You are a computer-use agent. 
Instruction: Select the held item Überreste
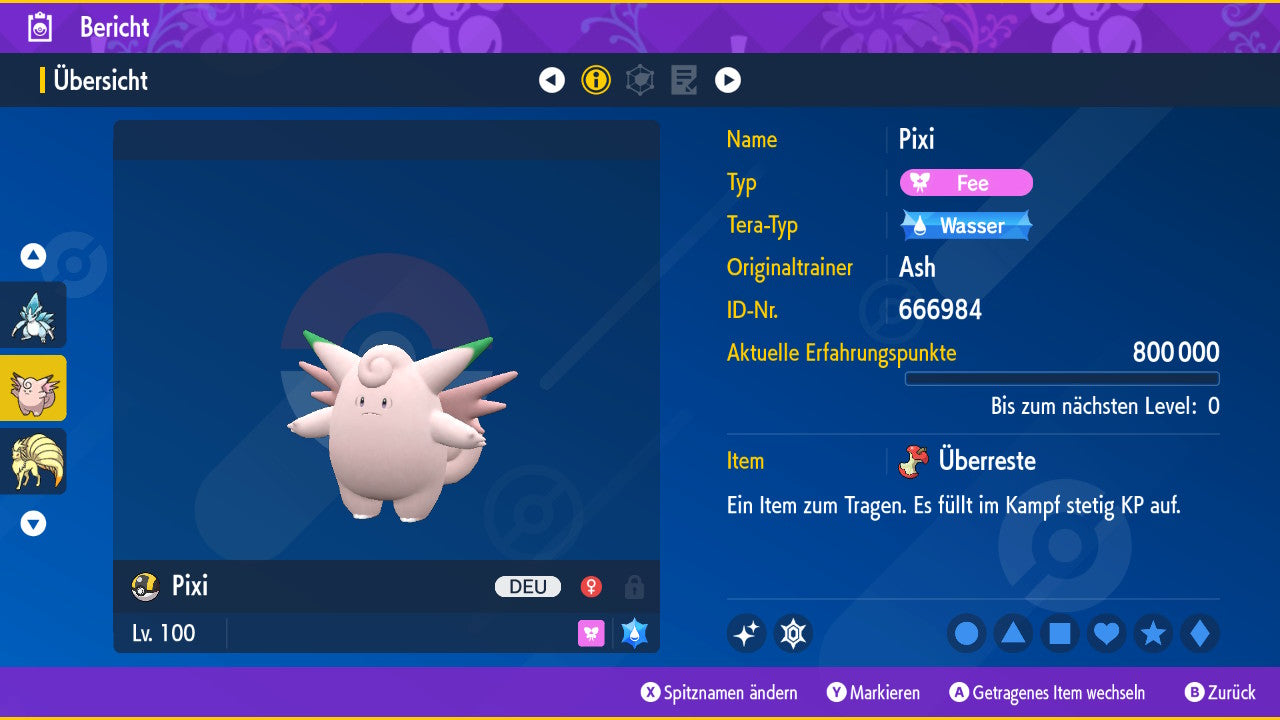click(x=985, y=461)
